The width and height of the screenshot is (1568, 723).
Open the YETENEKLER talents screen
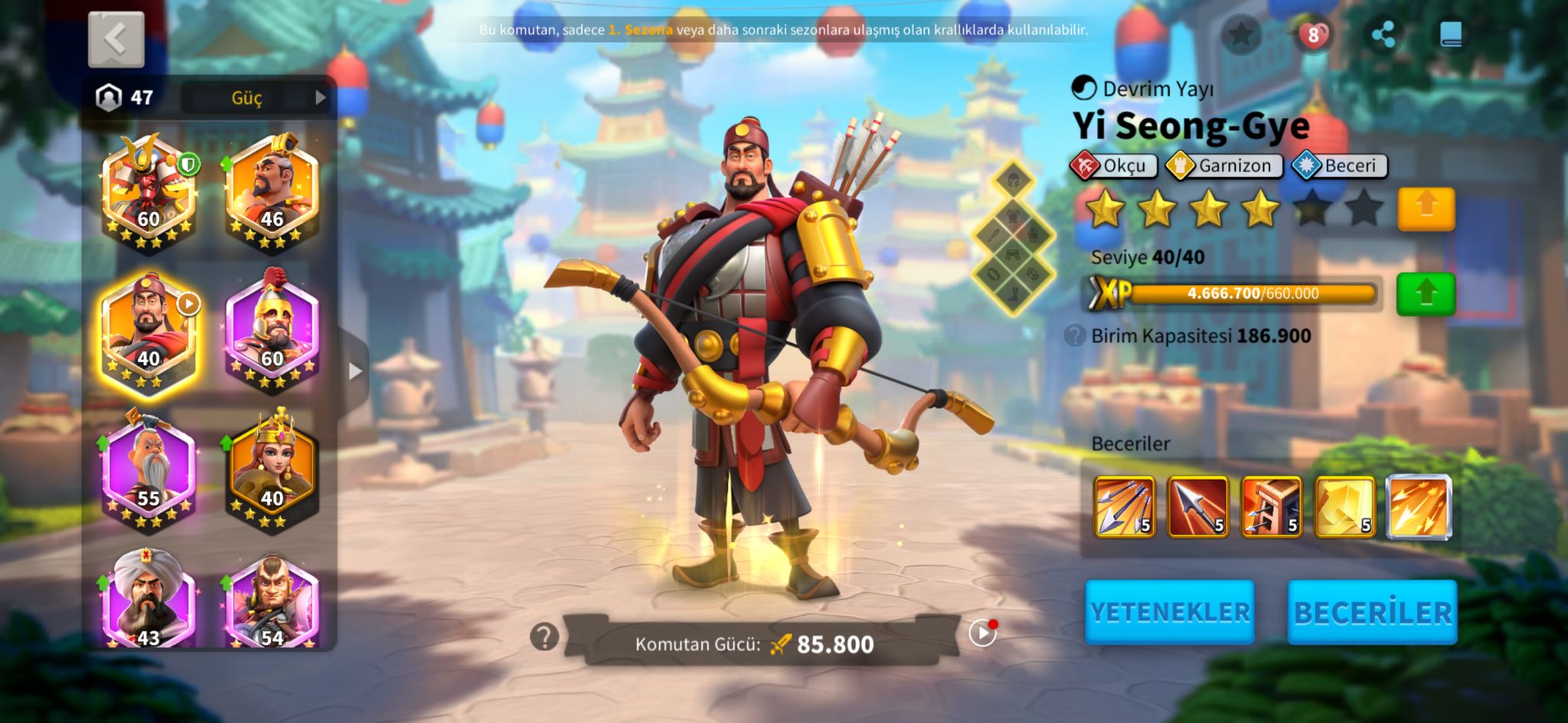click(x=1169, y=612)
